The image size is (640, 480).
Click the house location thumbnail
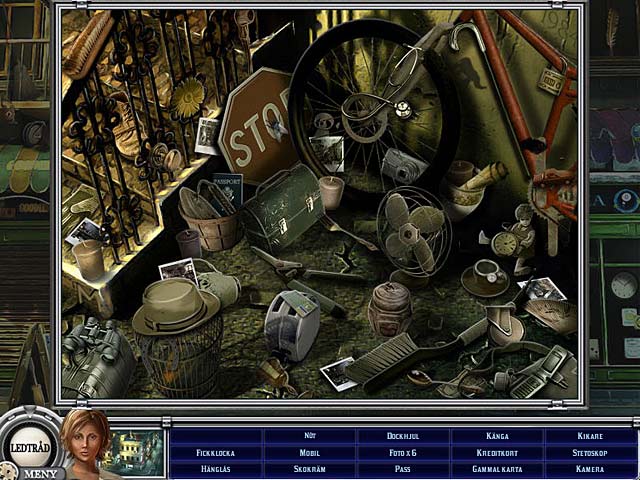[x=136, y=451]
